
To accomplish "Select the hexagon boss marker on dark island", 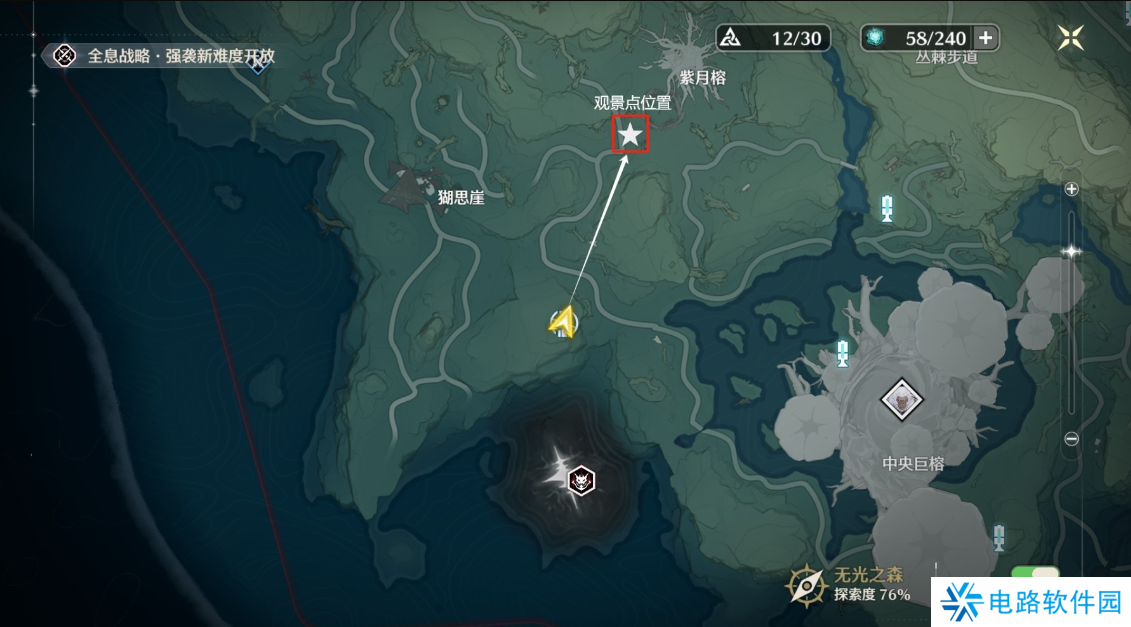I will (580, 481).
